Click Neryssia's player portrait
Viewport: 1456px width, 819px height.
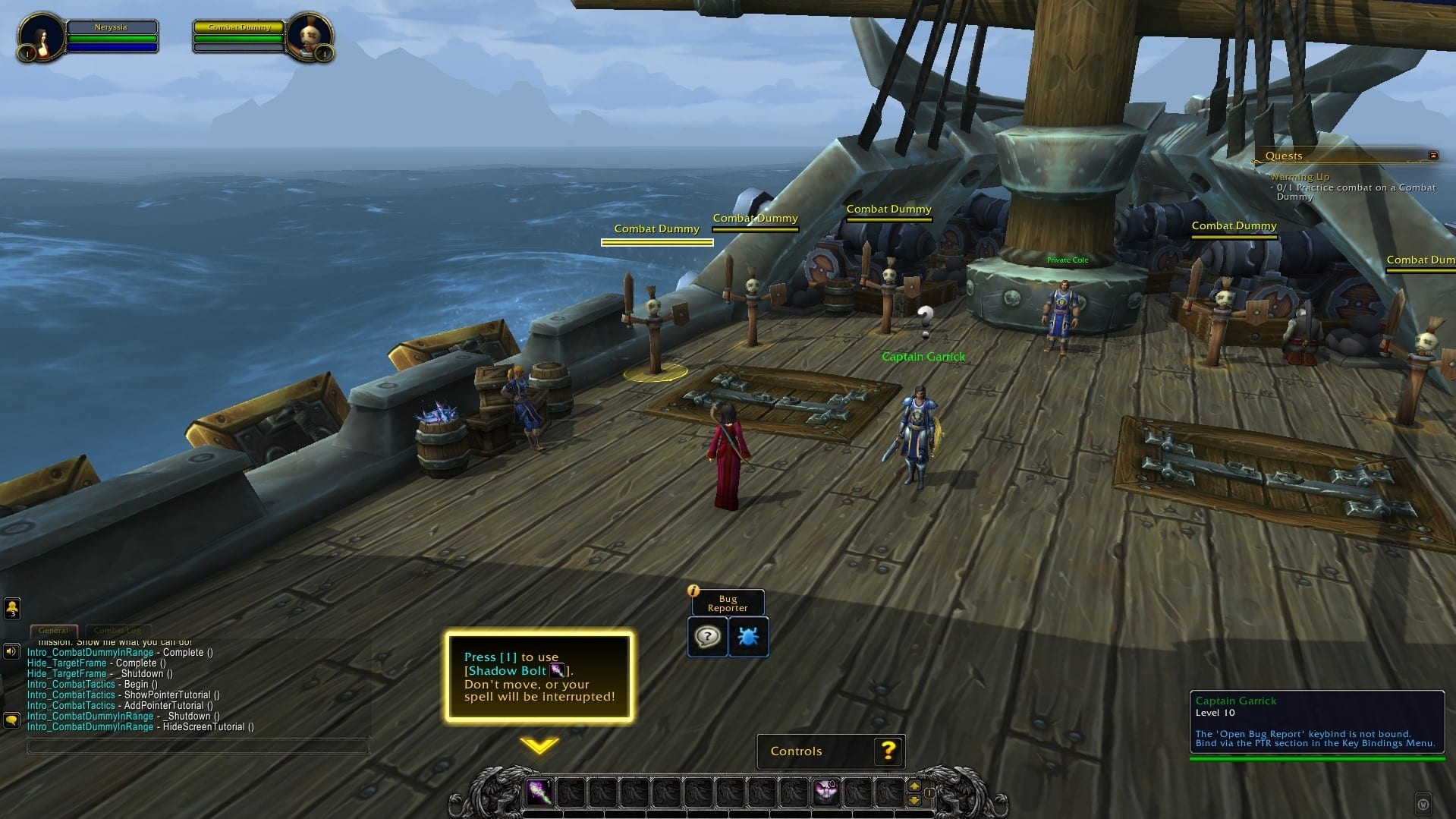(39, 37)
